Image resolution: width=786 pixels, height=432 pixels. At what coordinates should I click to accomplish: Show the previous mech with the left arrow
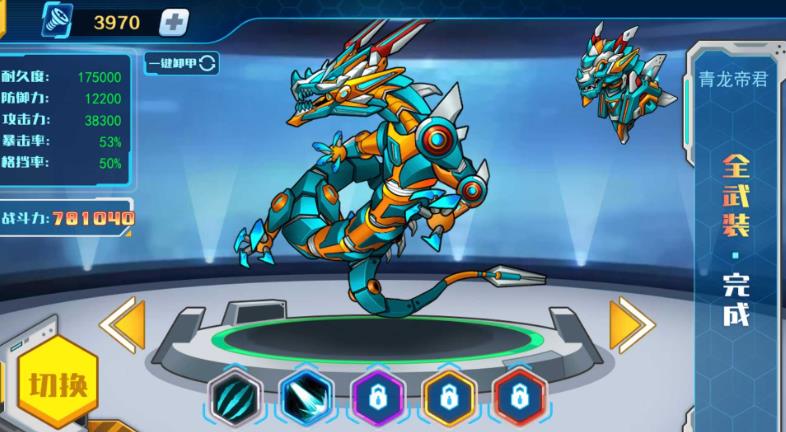(123, 325)
